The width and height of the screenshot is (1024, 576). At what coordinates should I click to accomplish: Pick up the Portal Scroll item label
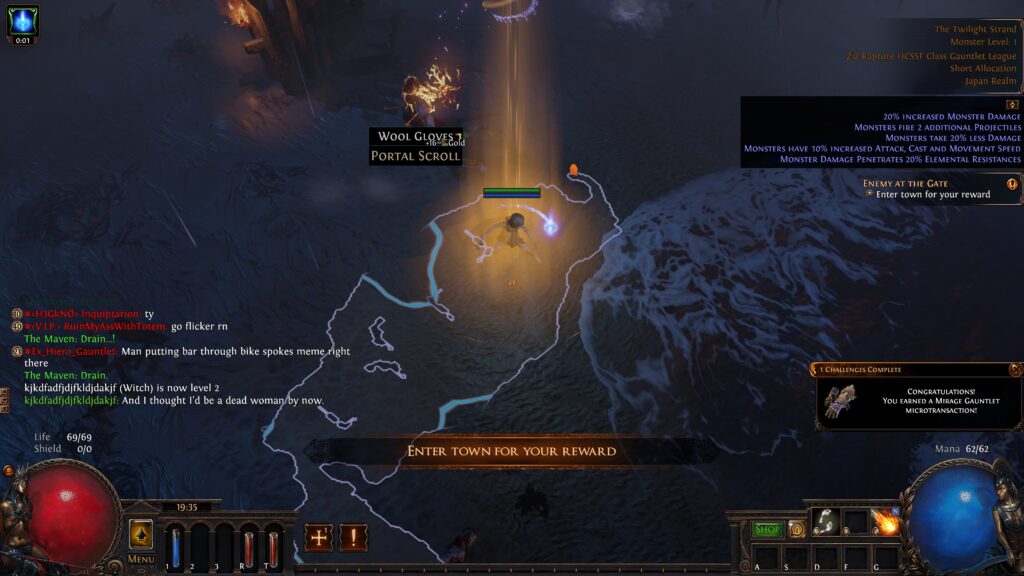point(415,156)
